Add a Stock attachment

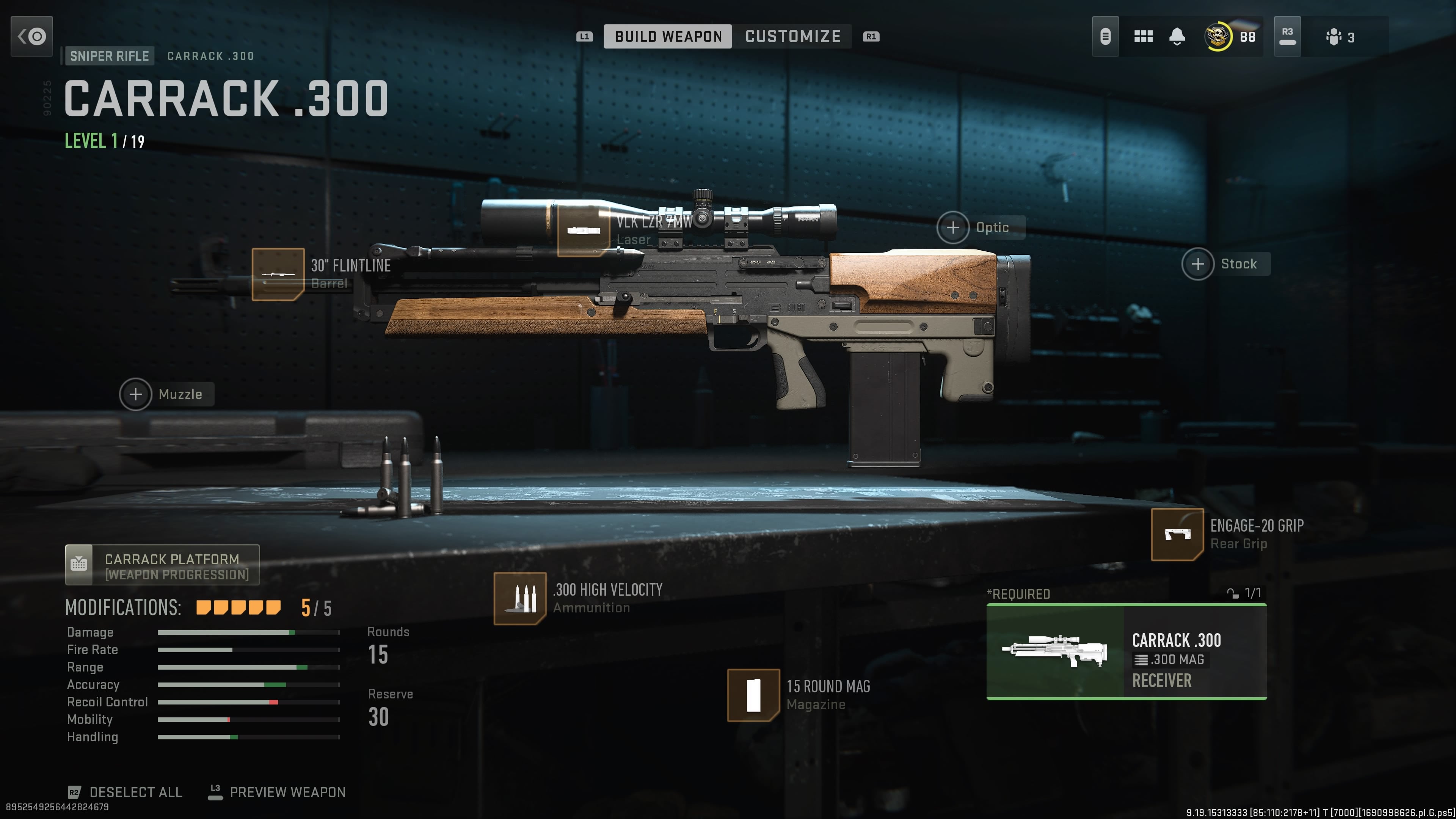pyautogui.click(x=1198, y=264)
